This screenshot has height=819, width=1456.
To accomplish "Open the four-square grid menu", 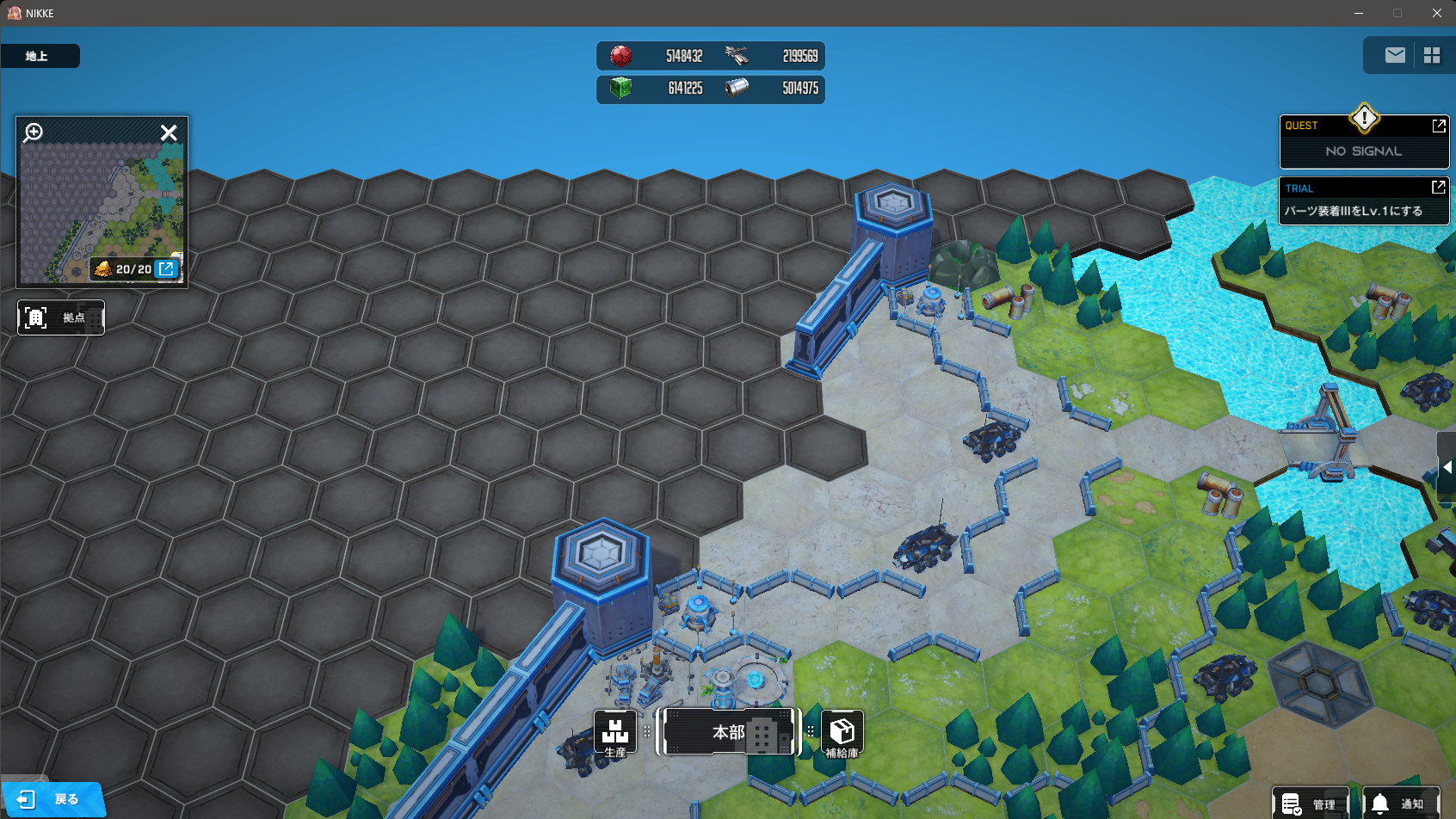I will click(x=1432, y=55).
